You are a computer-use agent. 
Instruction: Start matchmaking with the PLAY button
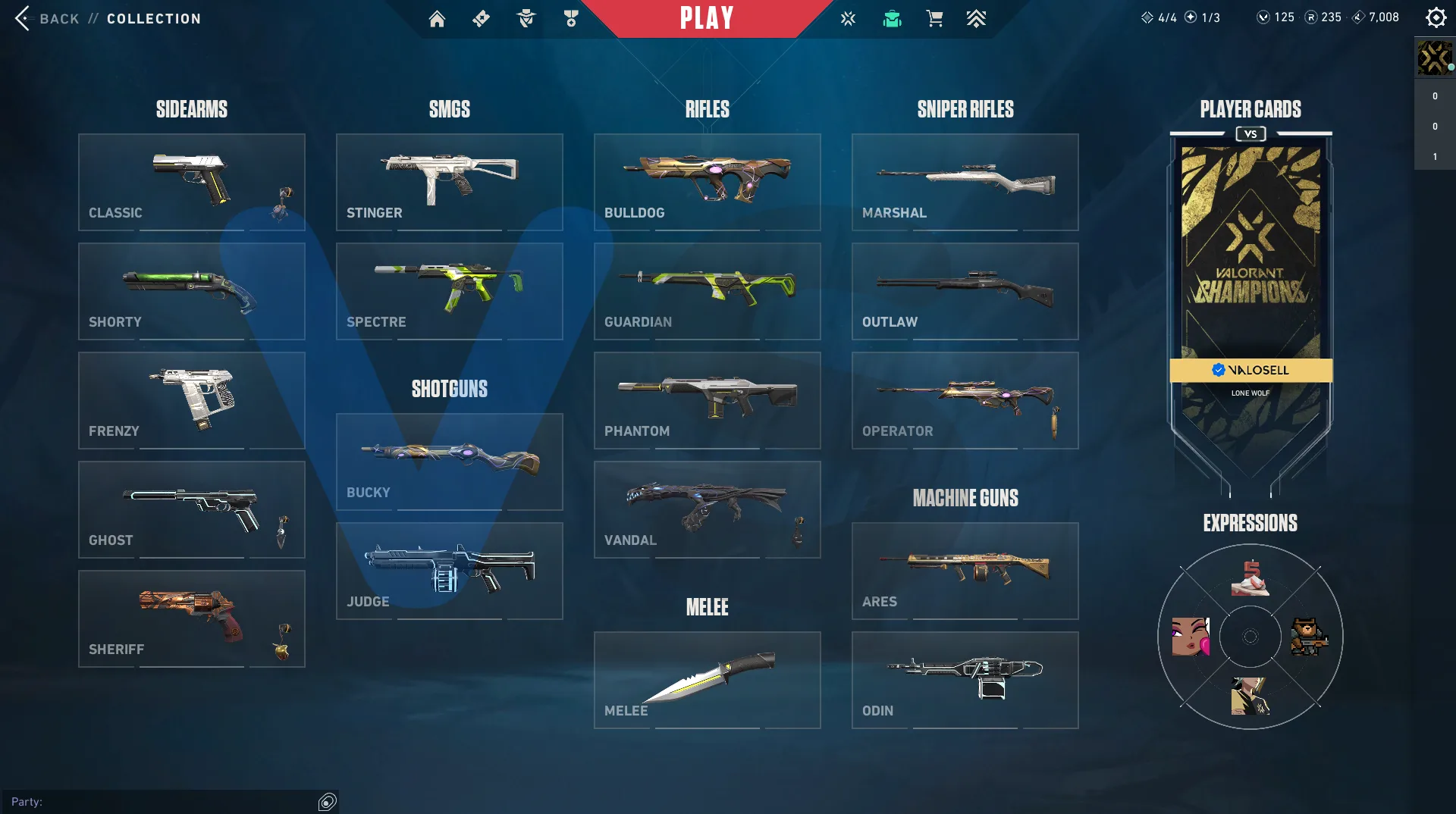click(706, 18)
